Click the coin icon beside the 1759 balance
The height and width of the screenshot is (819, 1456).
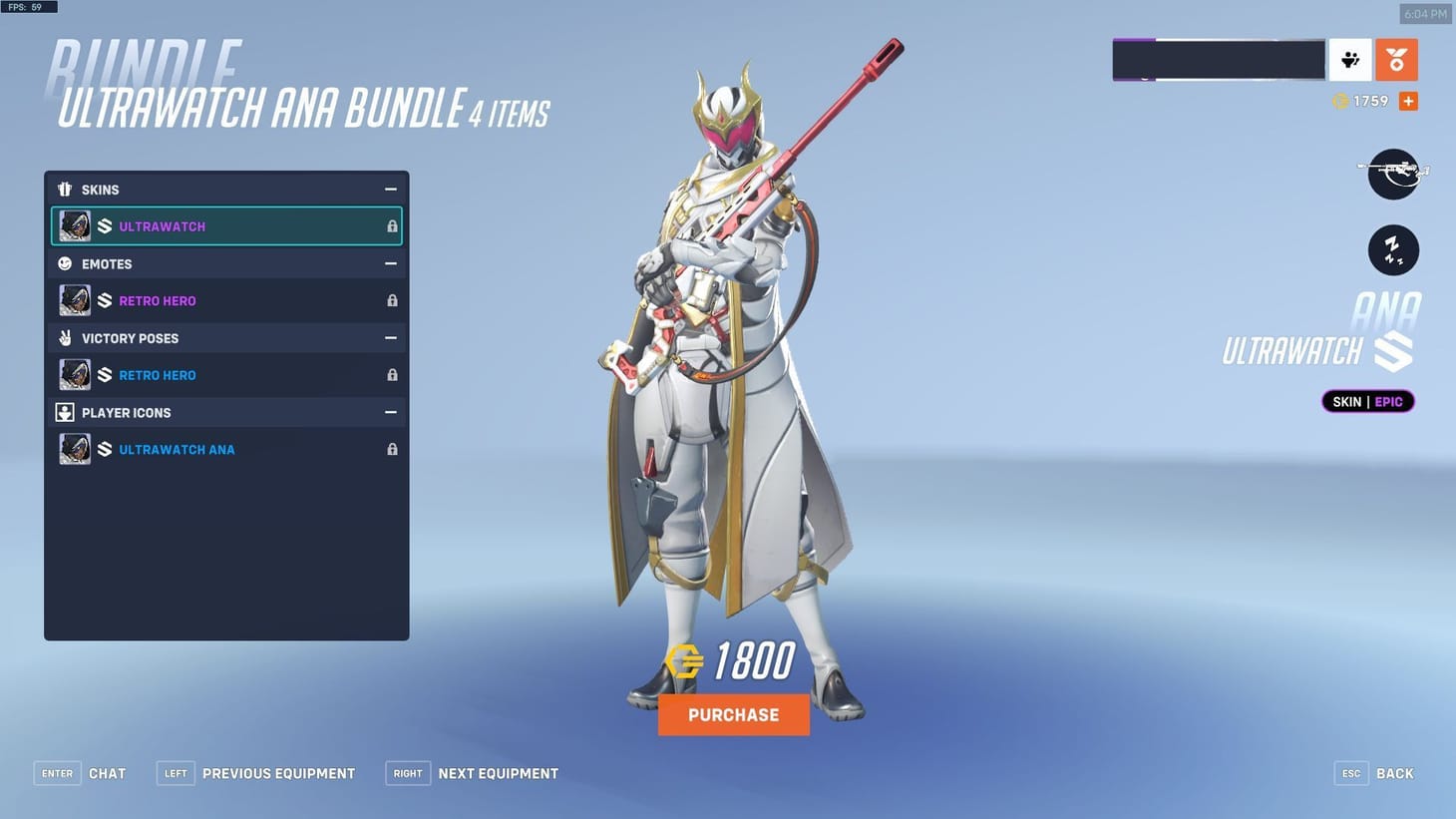tap(1341, 100)
